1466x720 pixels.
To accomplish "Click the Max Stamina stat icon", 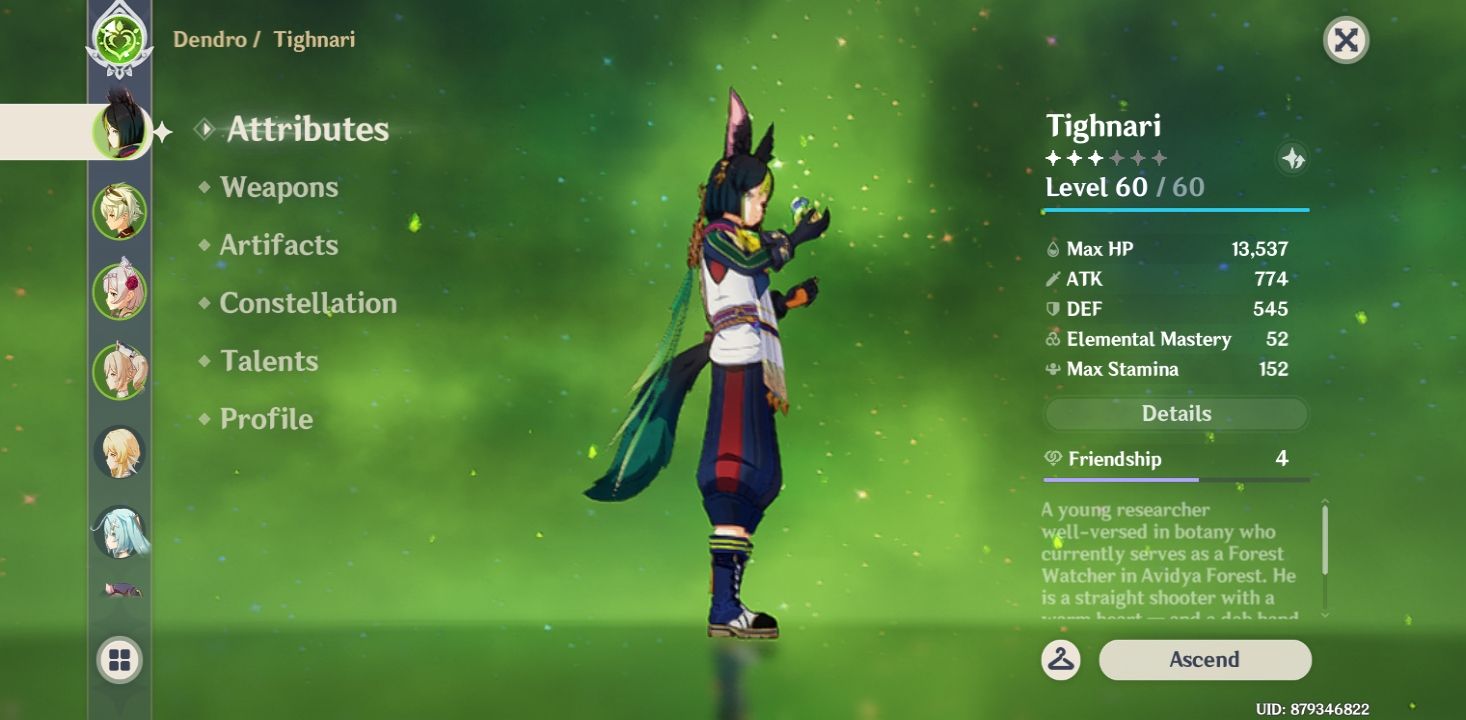I will tap(1055, 369).
